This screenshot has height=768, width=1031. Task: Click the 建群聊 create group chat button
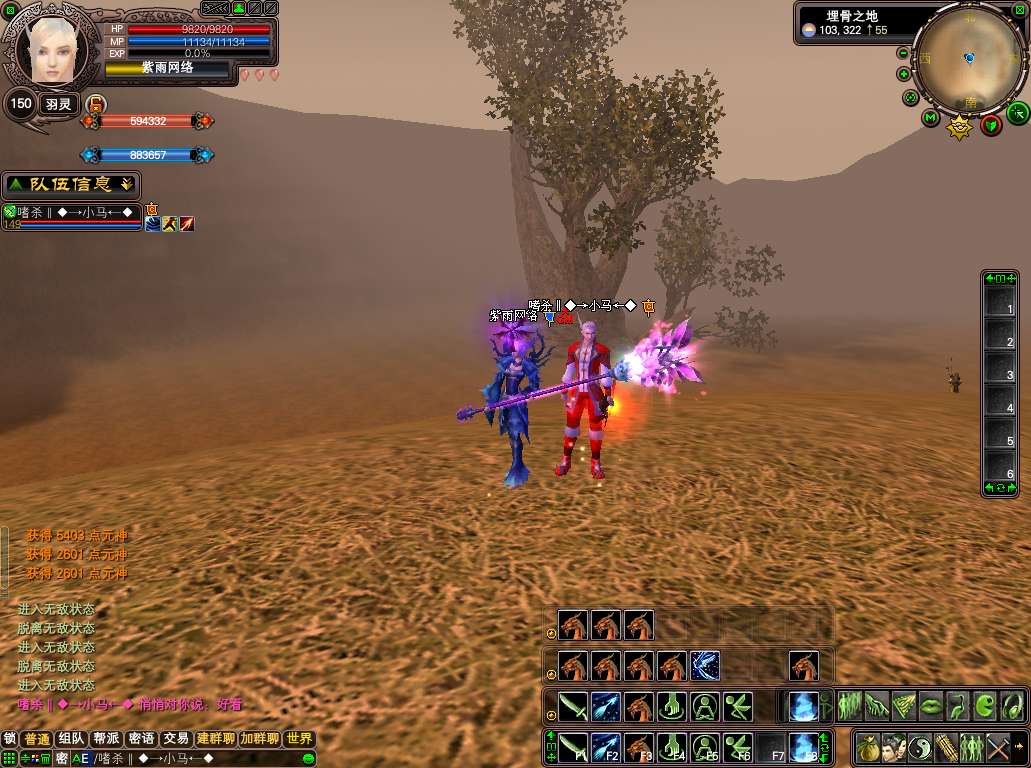(x=215, y=739)
